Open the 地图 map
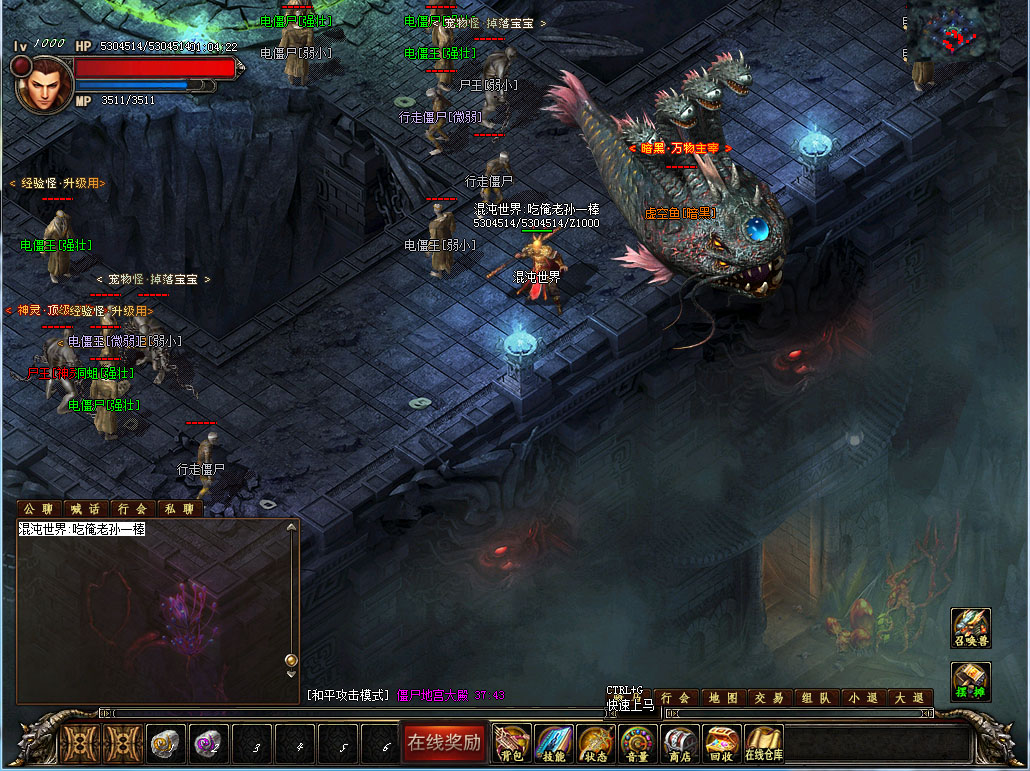Screen dimensions: 1030x771 click(x=723, y=698)
